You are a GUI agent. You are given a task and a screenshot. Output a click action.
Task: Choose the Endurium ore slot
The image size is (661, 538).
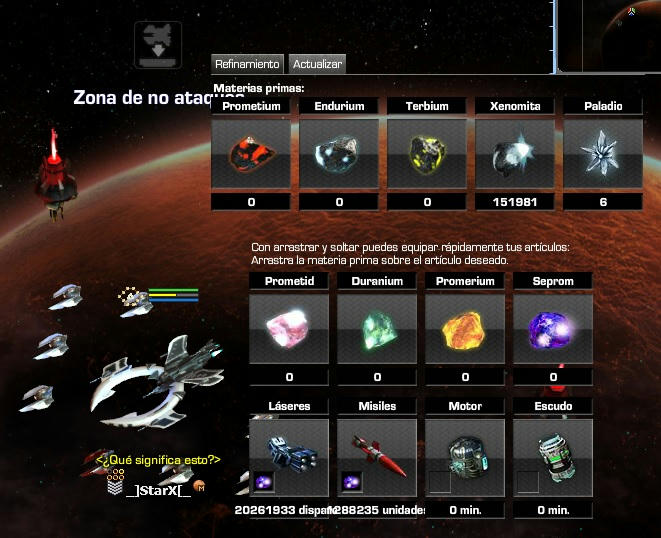tap(339, 154)
